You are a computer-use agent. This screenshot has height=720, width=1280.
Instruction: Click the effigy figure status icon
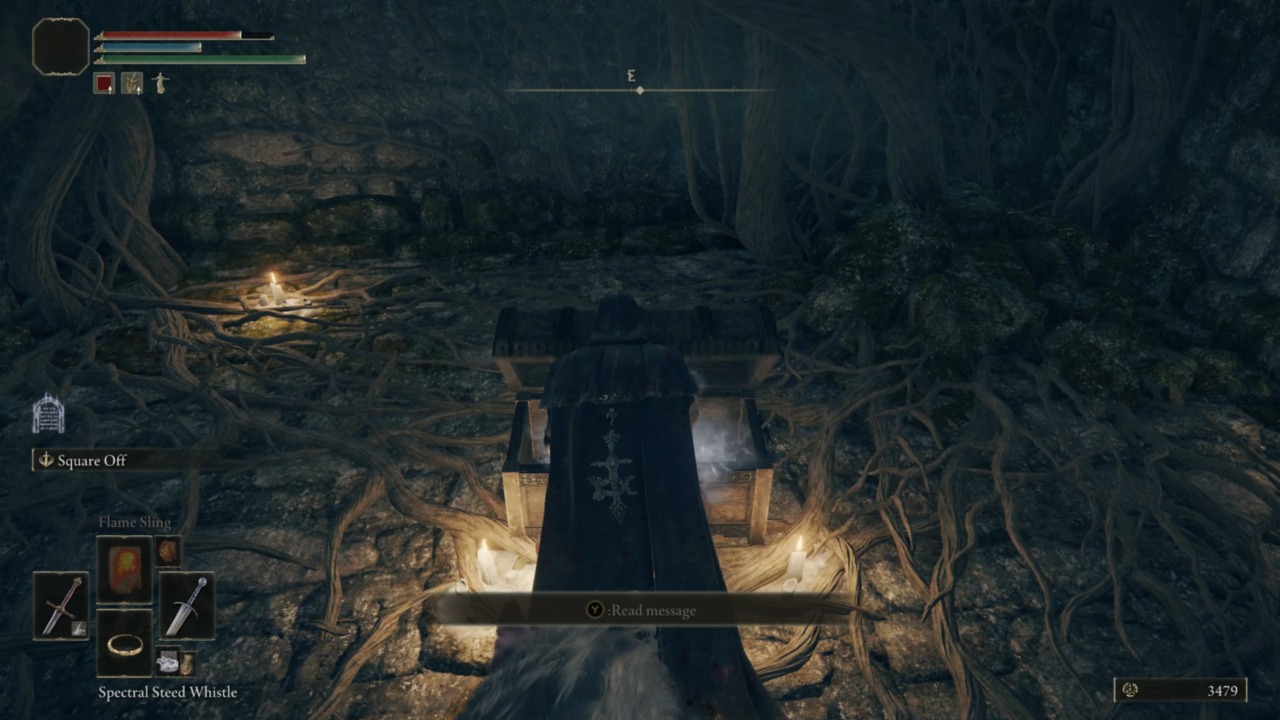(x=160, y=83)
